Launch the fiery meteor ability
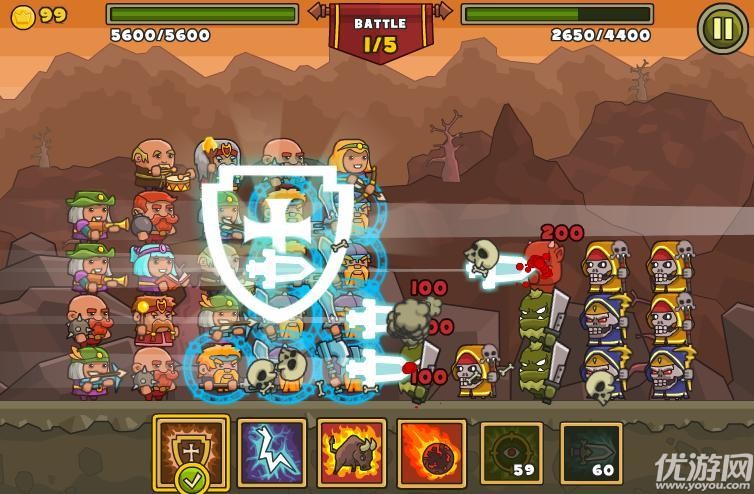Screen dimensions: 754x494 [x=430, y=452]
